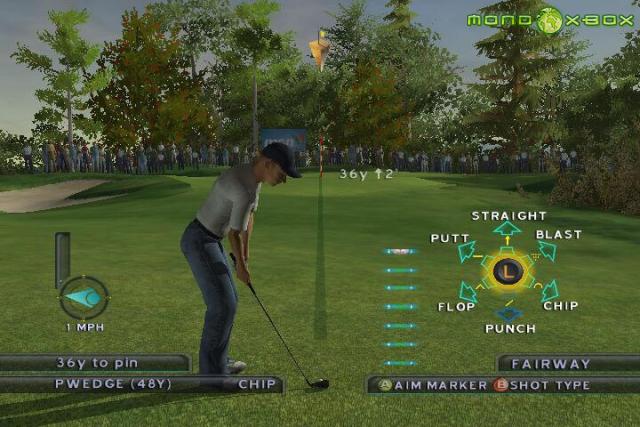Switch to the Putt shot

[450, 238]
